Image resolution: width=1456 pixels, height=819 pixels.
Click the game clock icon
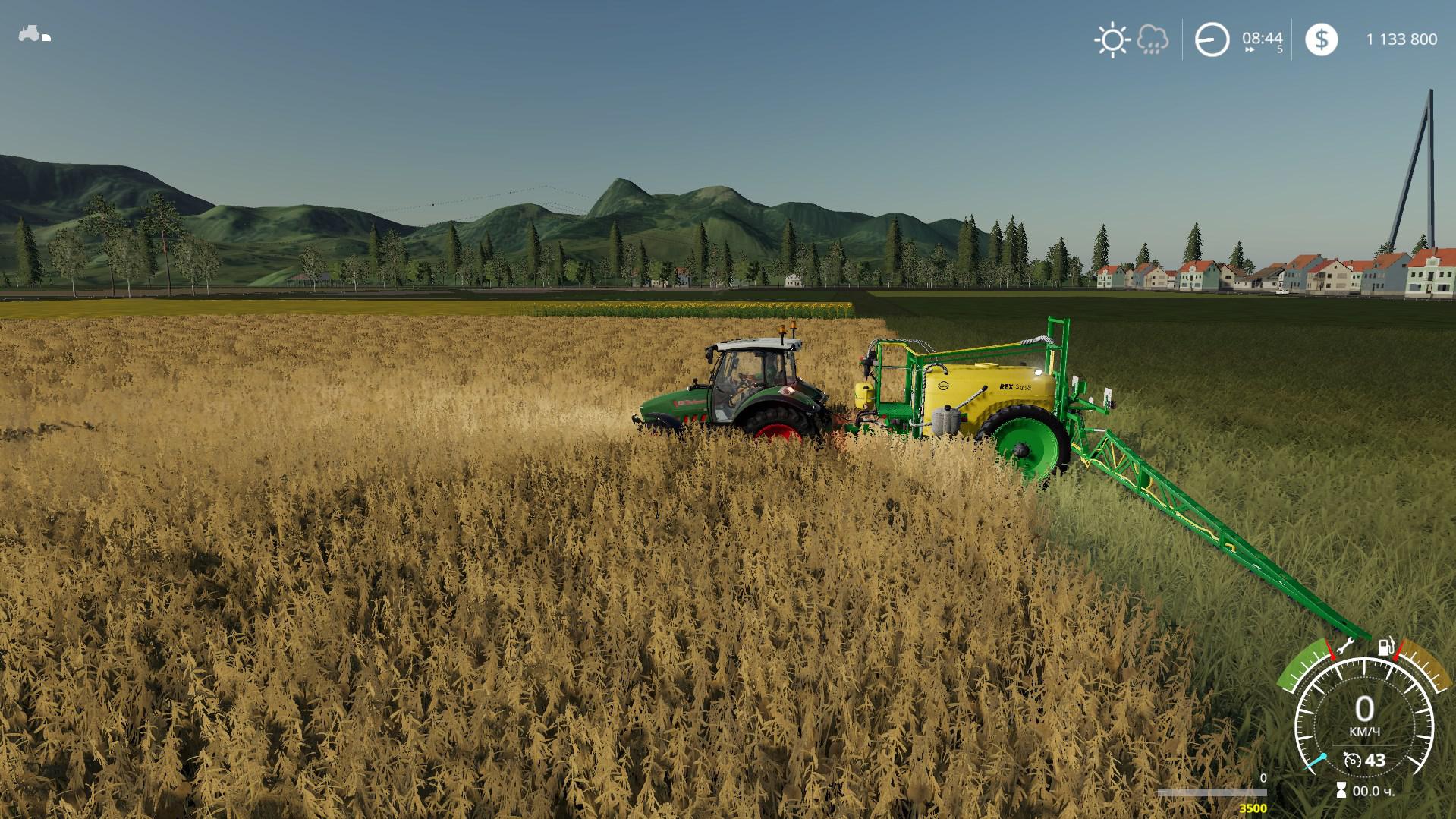(1212, 39)
